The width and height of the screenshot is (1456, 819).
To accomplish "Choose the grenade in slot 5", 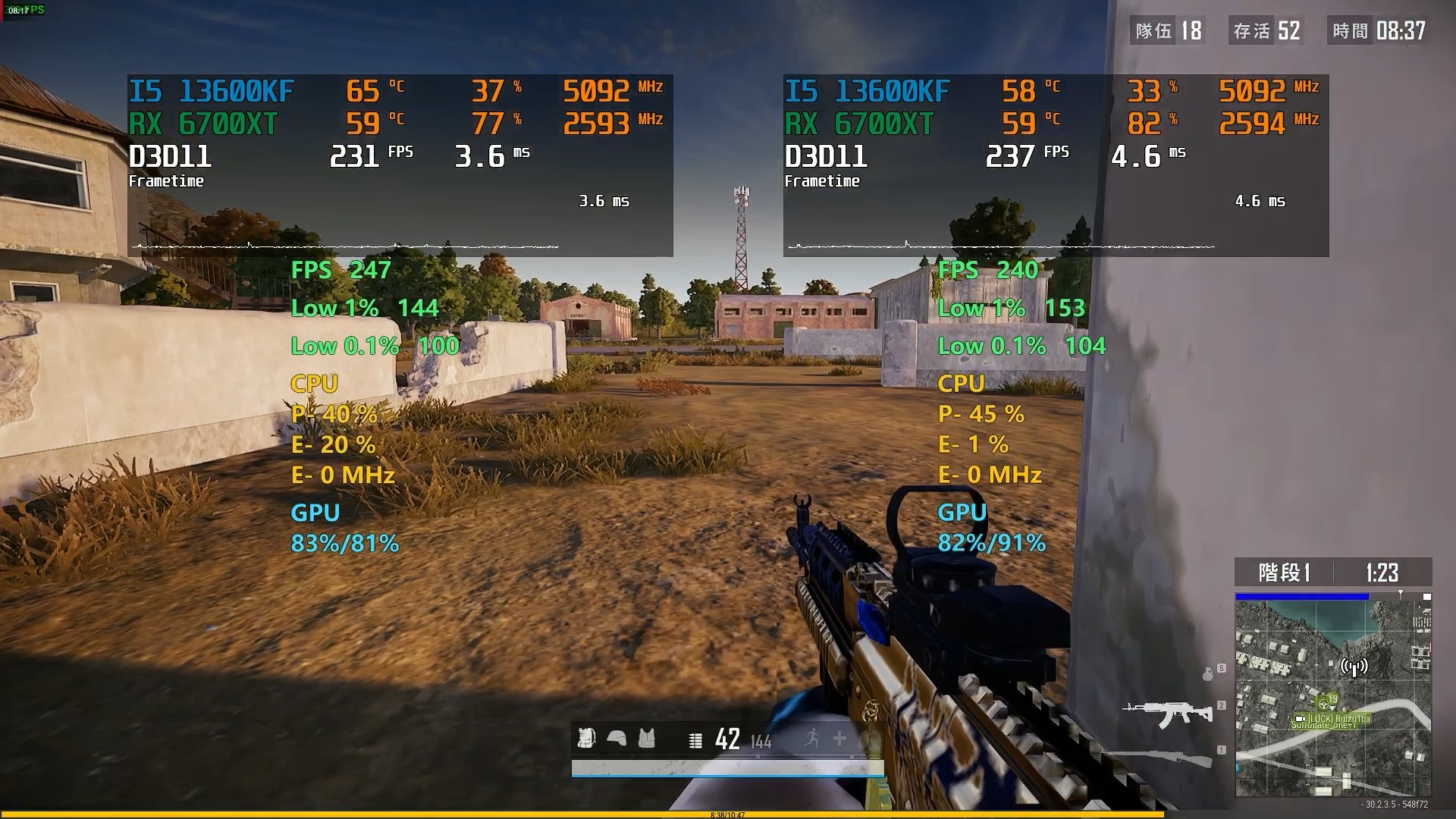I will click(x=1208, y=673).
